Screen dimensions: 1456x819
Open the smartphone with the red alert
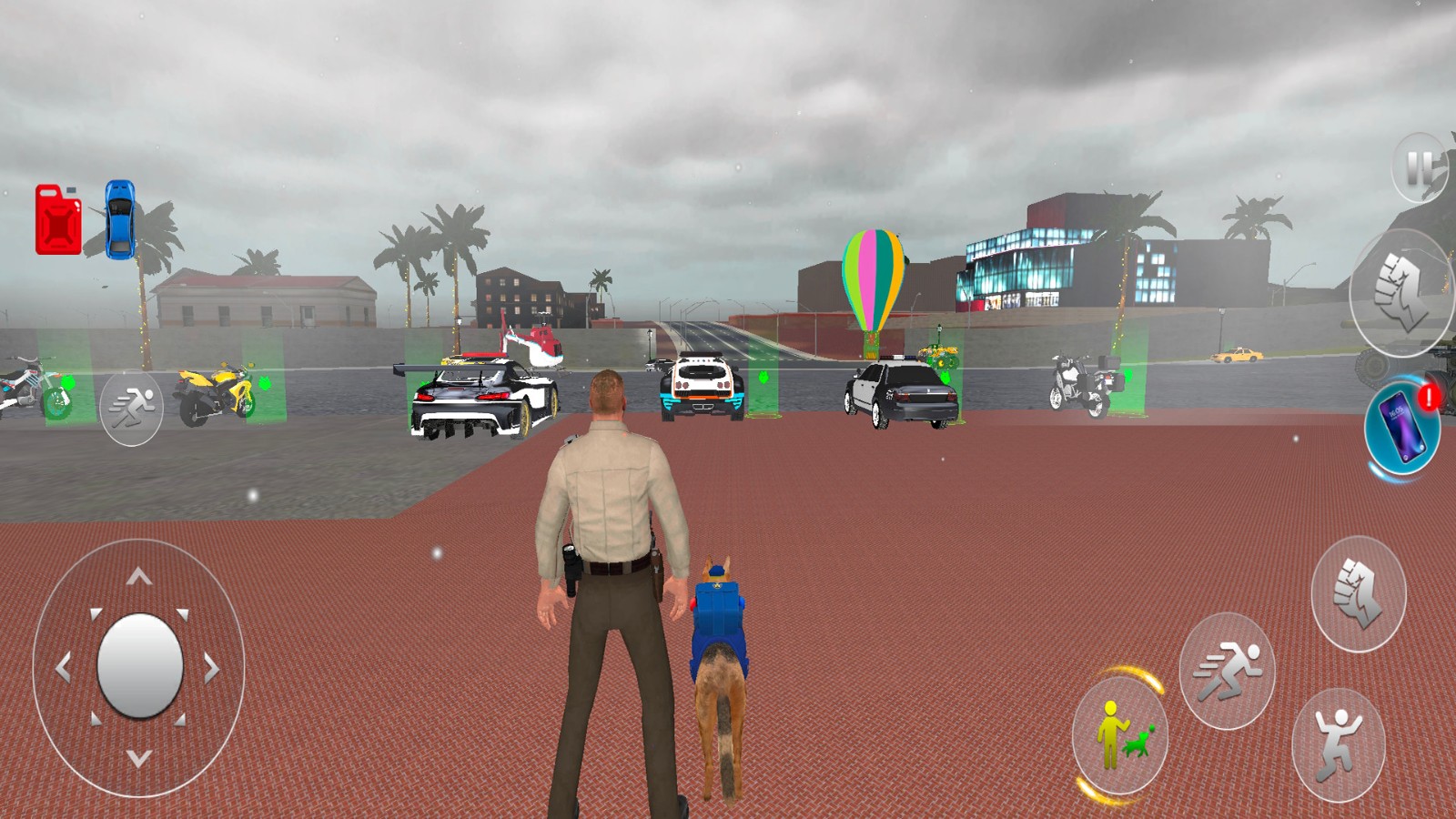[x=1401, y=425]
